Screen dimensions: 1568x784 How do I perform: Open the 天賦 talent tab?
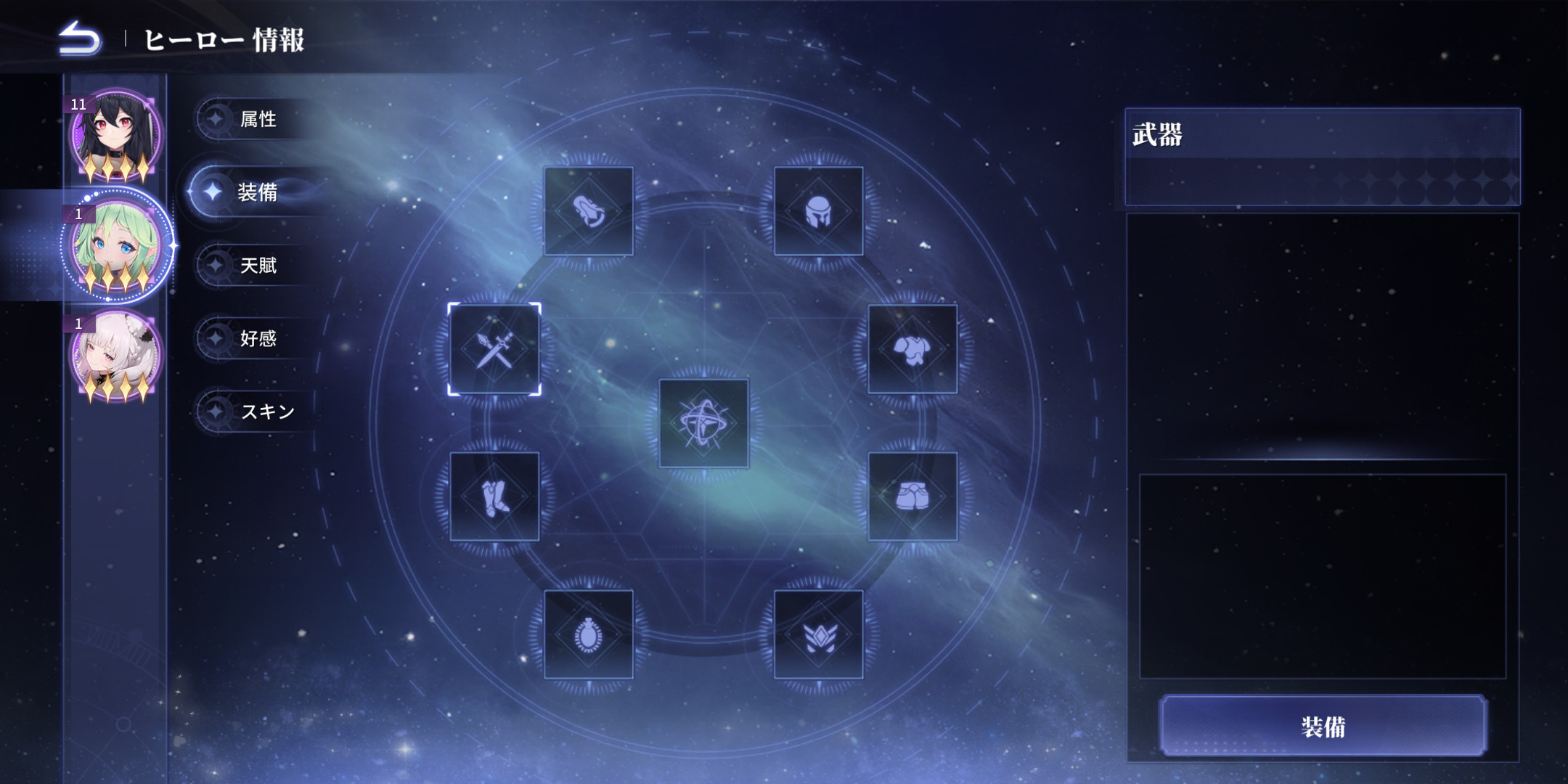[257, 266]
